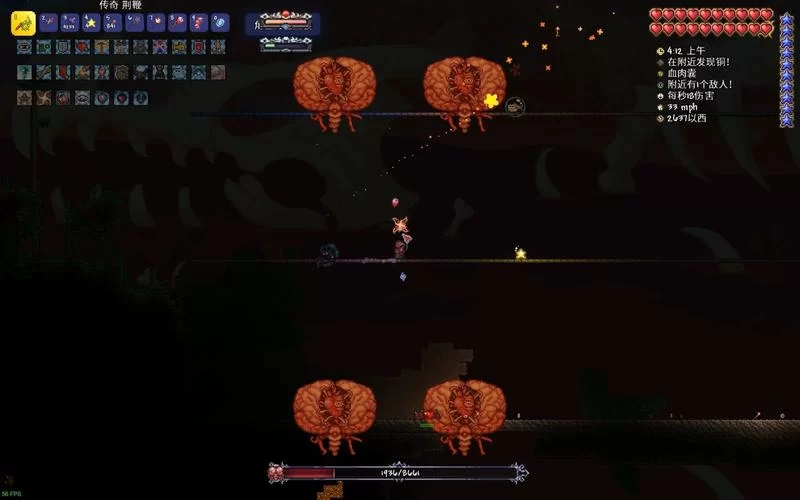The image size is (800, 500).
Task: Choose hotbar slot 2 weapon
Action: (x=48, y=22)
